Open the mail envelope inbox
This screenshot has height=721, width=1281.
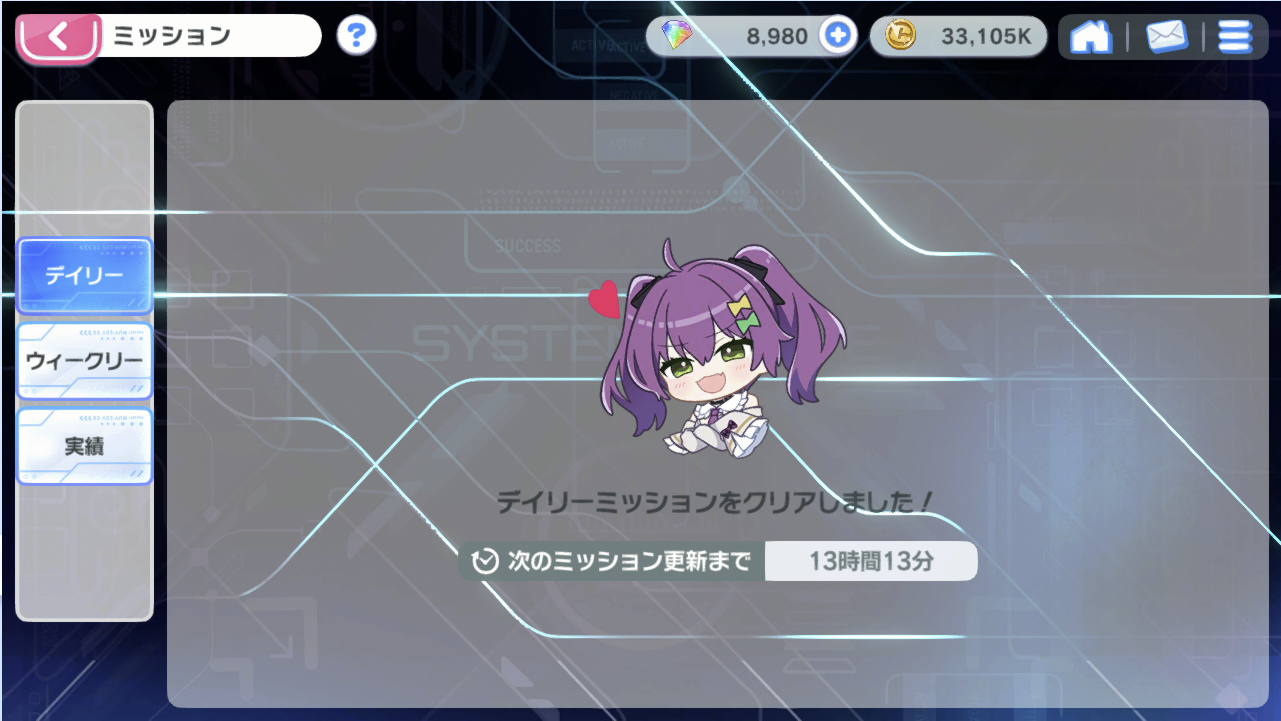pyautogui.click(x=1166, y=37)
